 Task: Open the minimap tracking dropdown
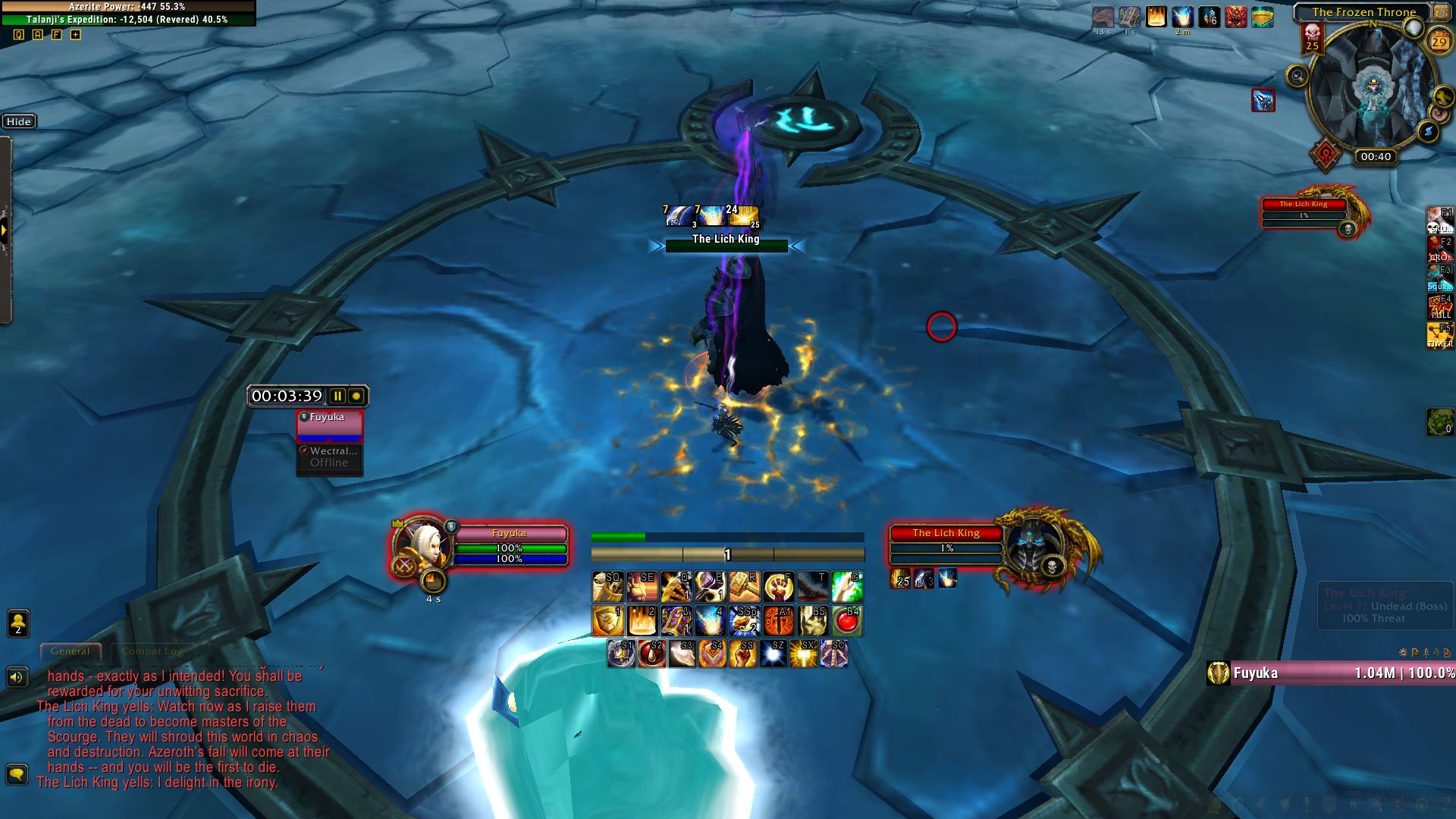[x=1297, y=77]
